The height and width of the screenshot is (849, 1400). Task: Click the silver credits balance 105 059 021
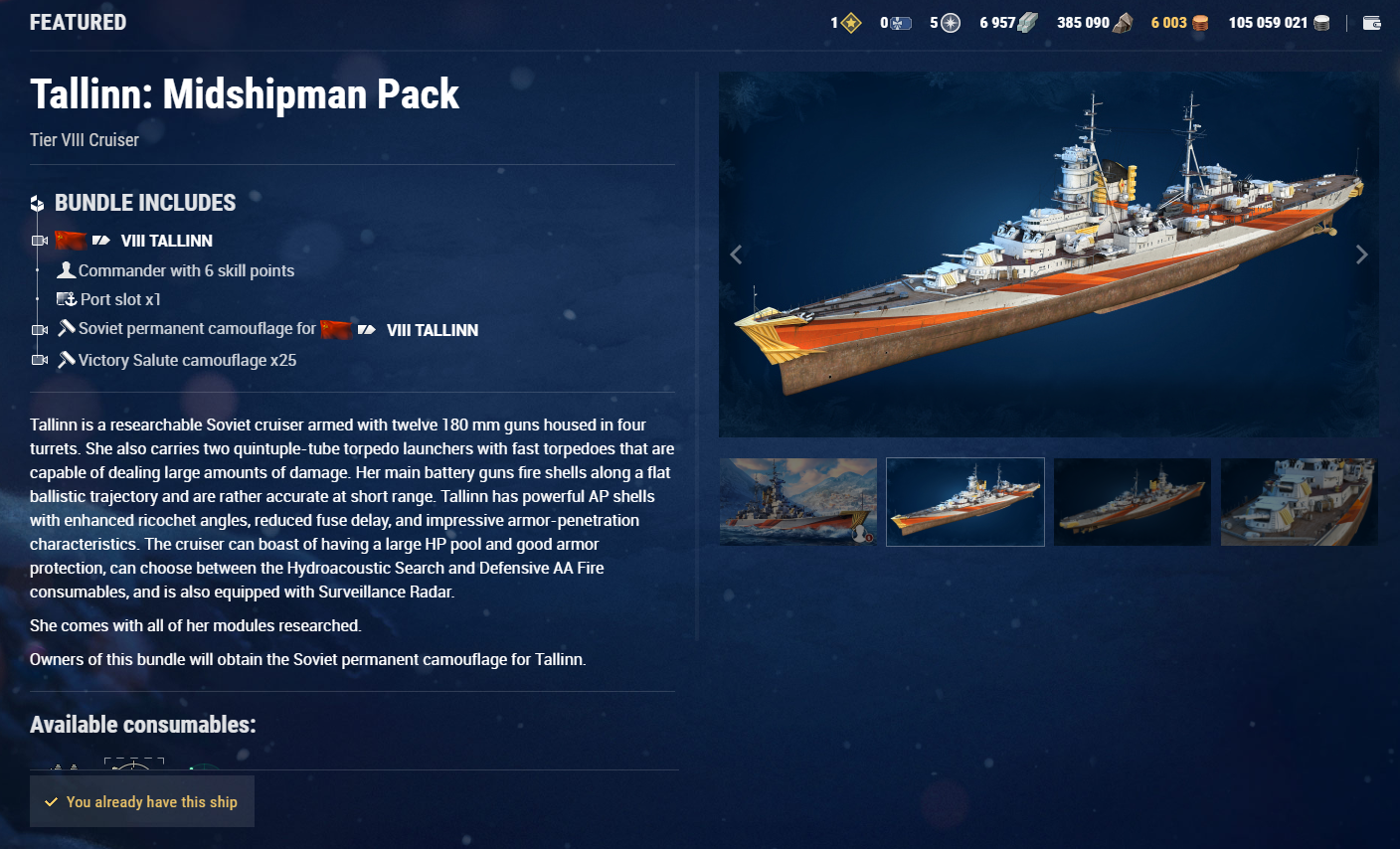coord(1278,23)
